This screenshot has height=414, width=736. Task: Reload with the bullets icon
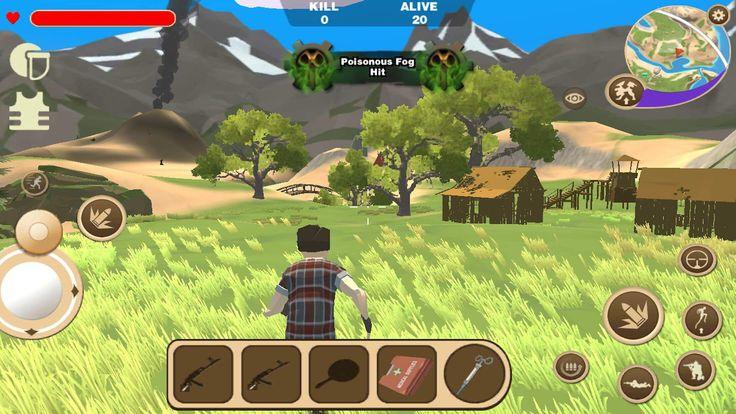[571, 367]
